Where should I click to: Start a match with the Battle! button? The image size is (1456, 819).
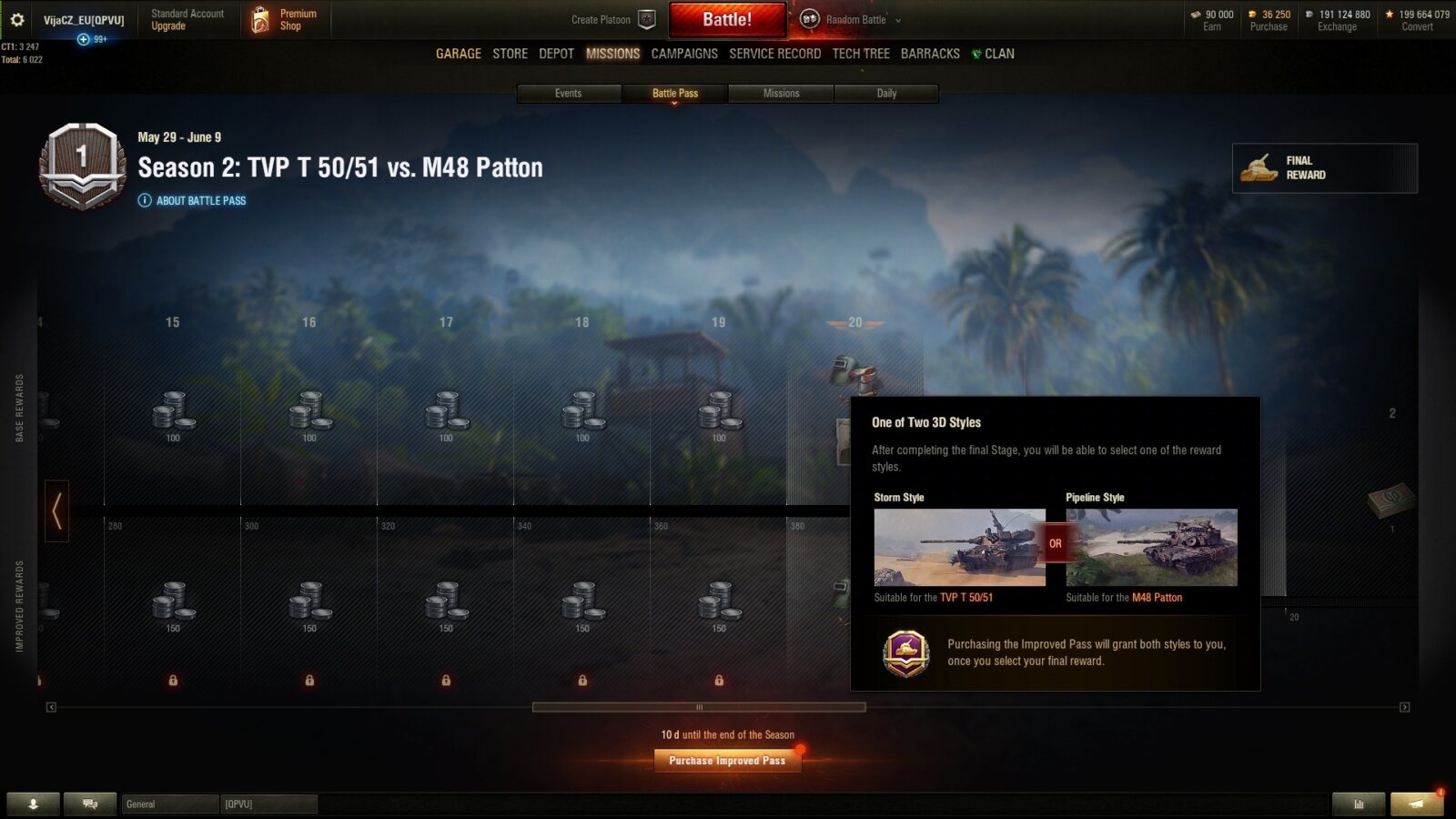727,19
